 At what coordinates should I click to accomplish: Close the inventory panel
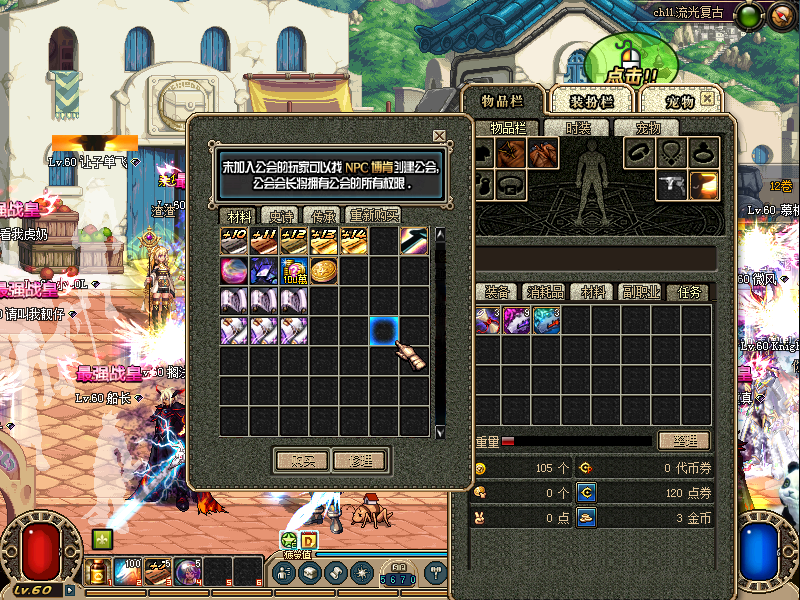coord(708,99)
